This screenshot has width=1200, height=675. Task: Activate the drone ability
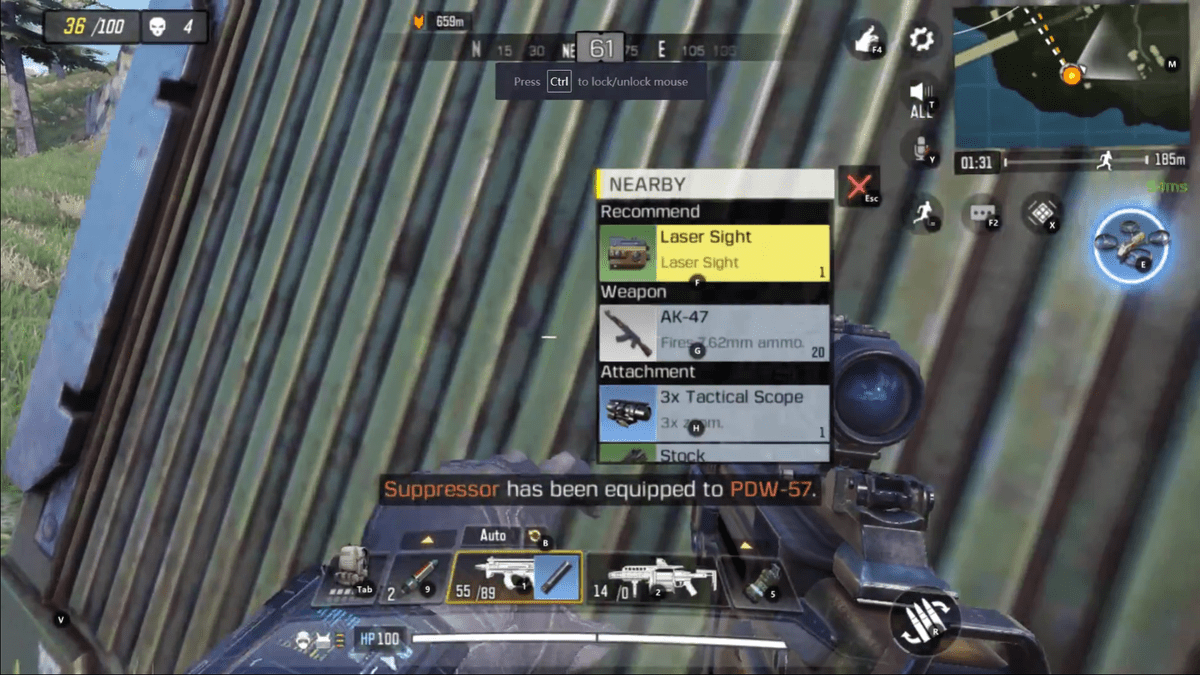(1130, 243)
